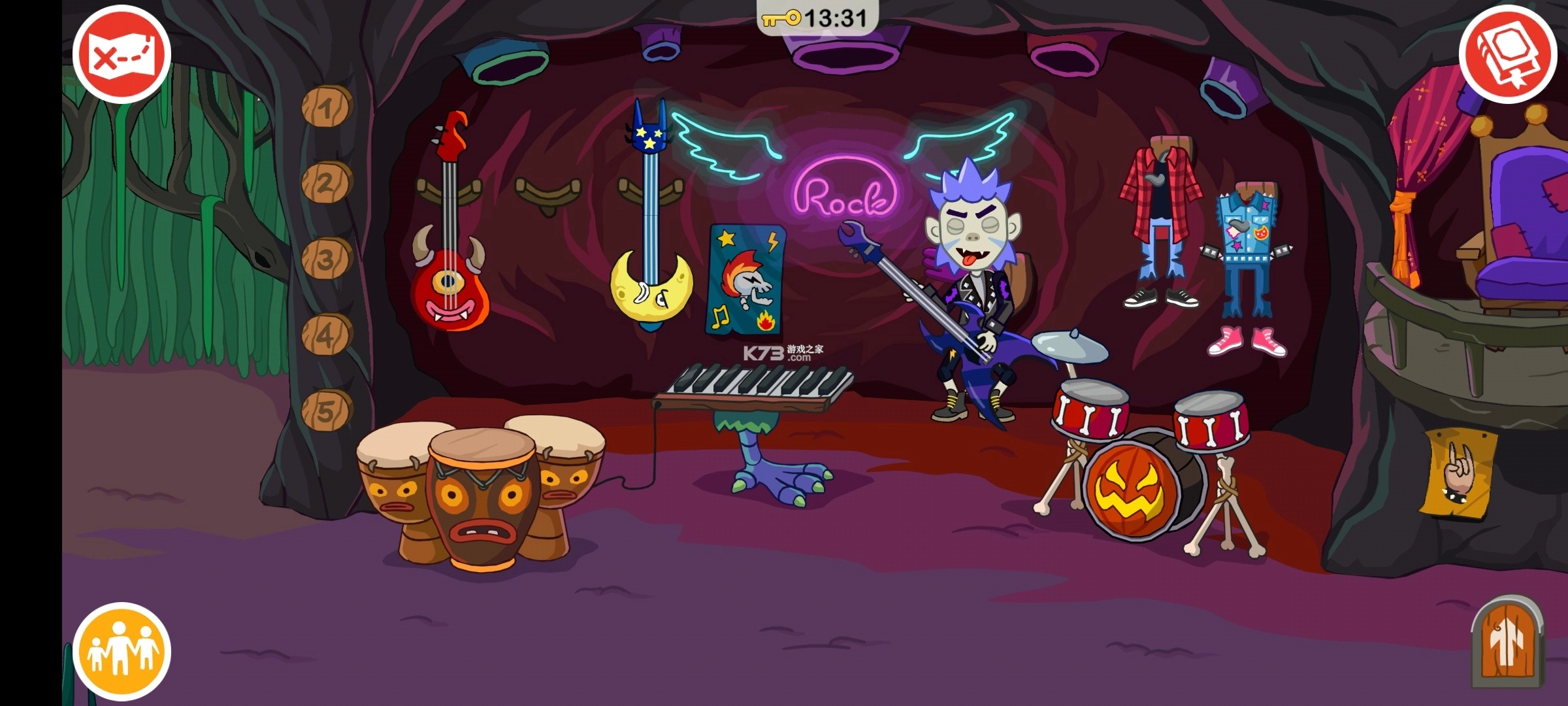Switch to wooden number 4 button
1568x706 pixels.
[x=326, y=335]
